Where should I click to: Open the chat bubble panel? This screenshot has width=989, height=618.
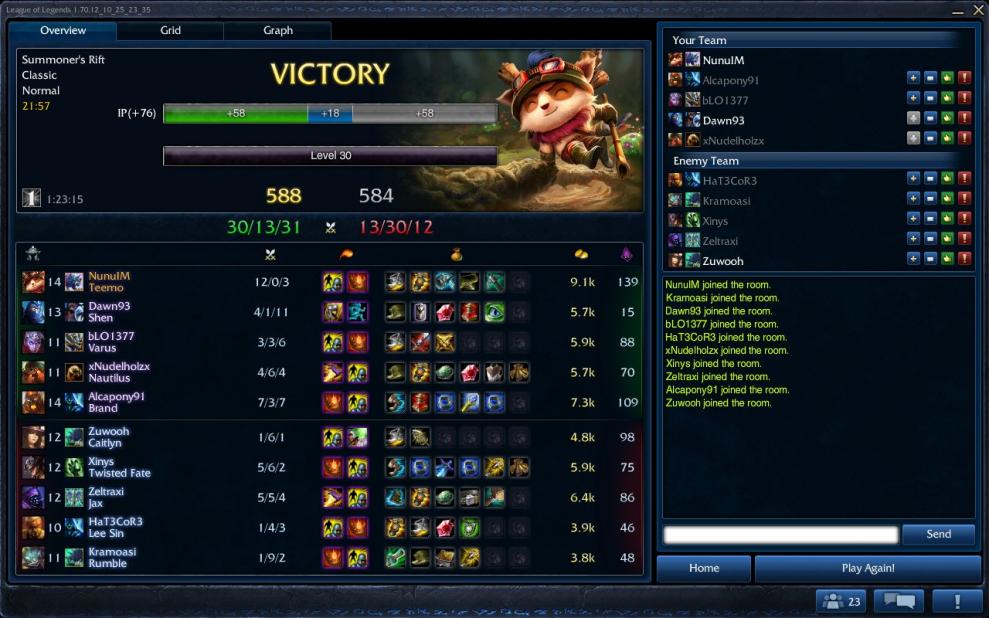tap(898, 601)
